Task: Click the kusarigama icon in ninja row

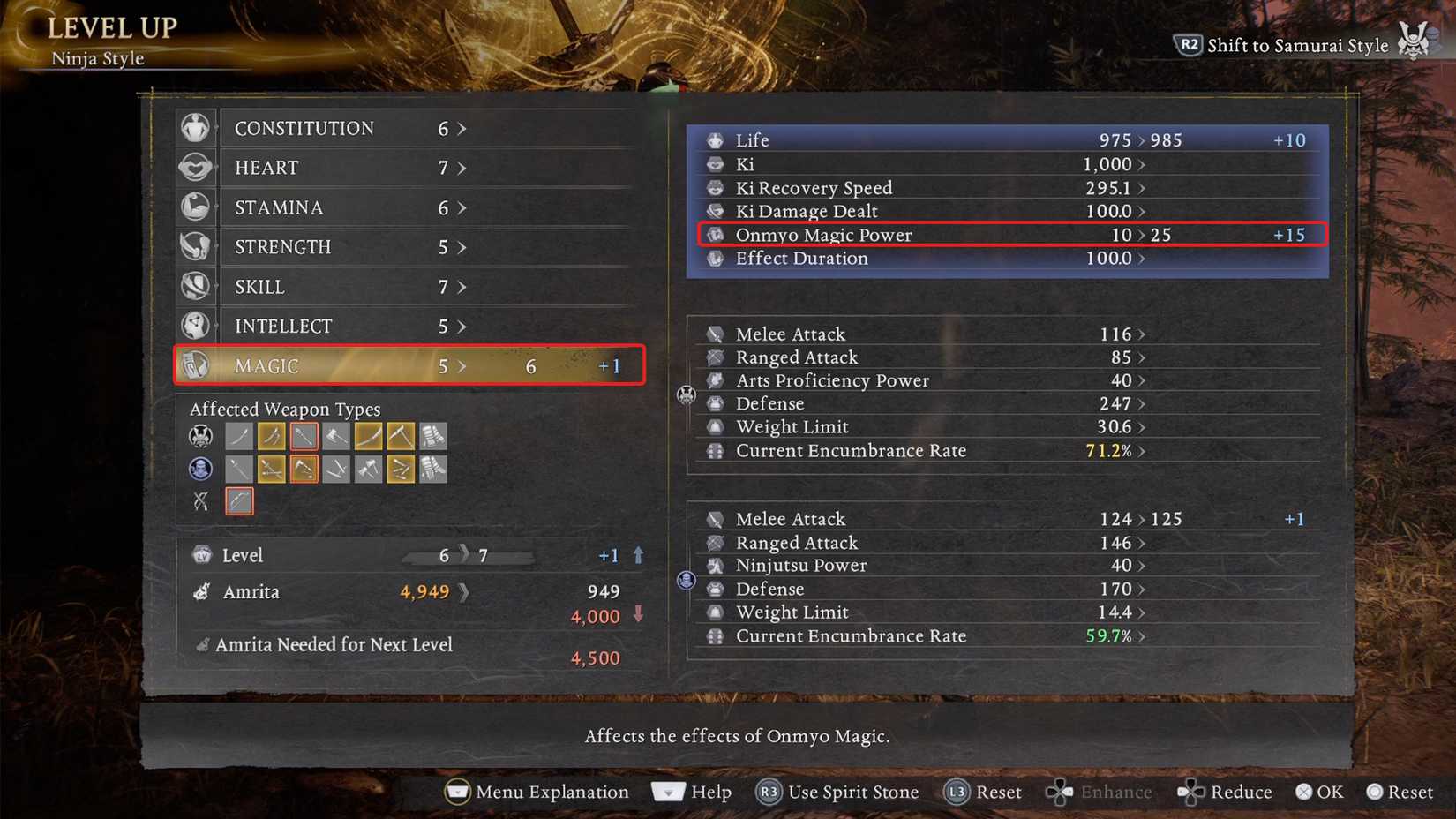Action: 304,469
